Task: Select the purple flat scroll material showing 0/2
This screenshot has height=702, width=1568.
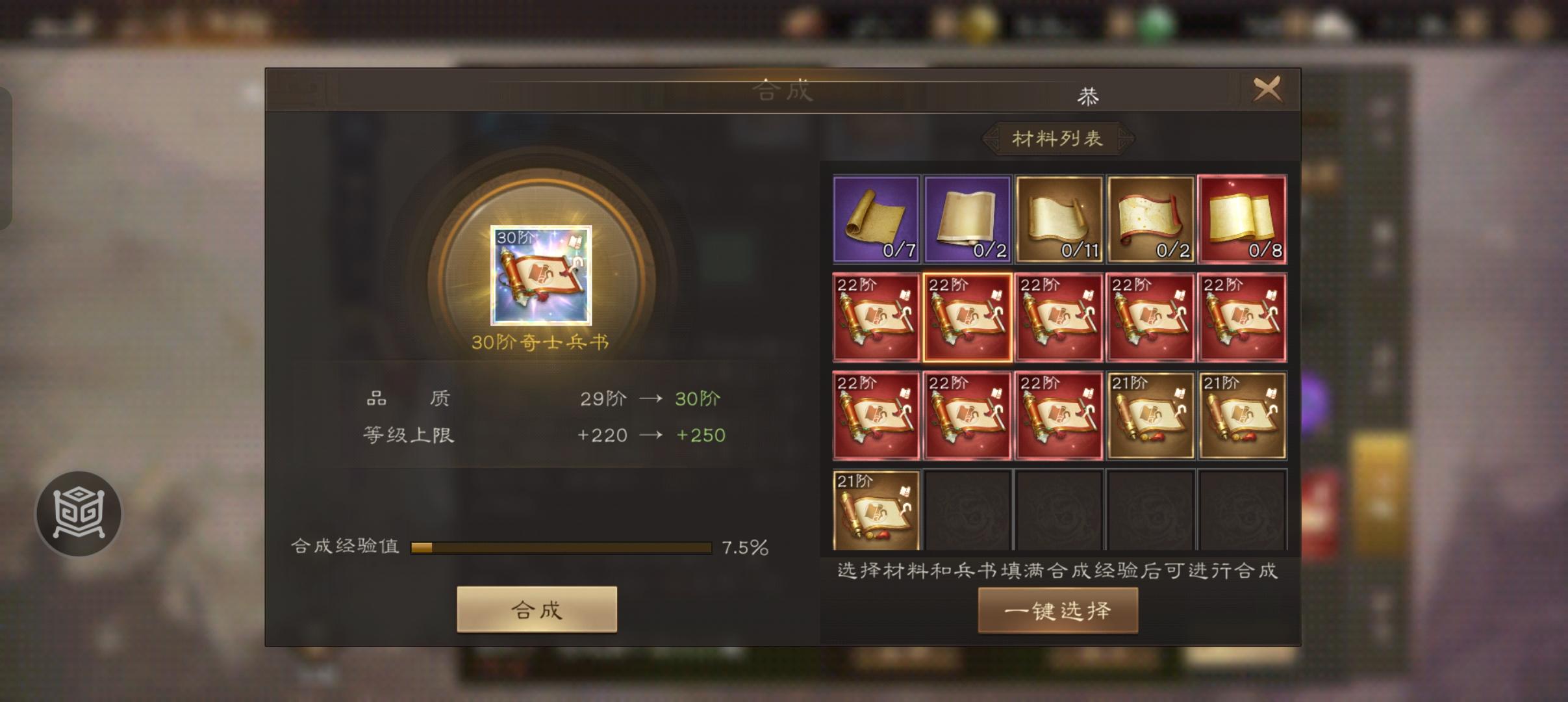Action: (968, 219)
